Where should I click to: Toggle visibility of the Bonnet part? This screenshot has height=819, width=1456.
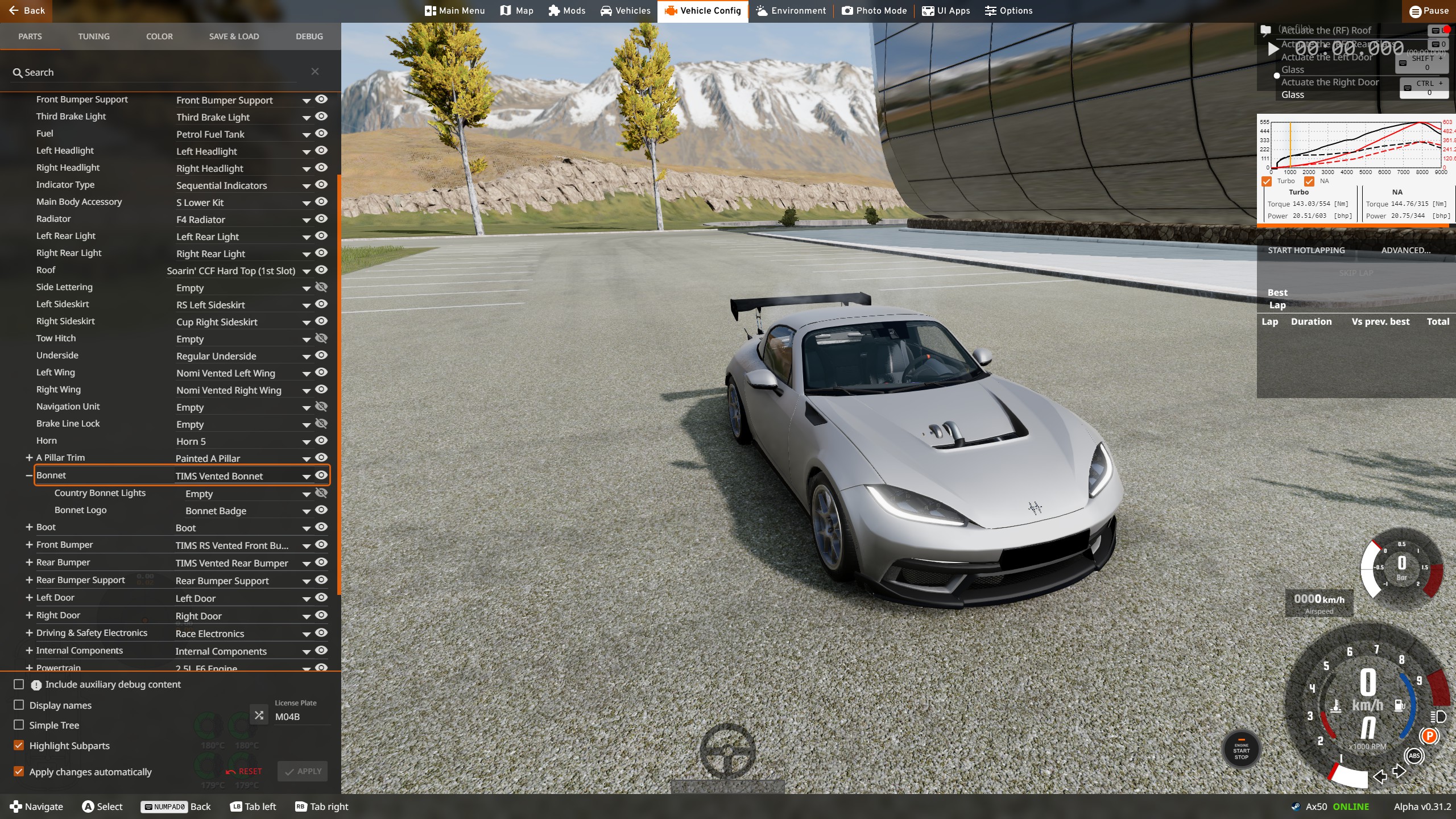tap(321, 475)
